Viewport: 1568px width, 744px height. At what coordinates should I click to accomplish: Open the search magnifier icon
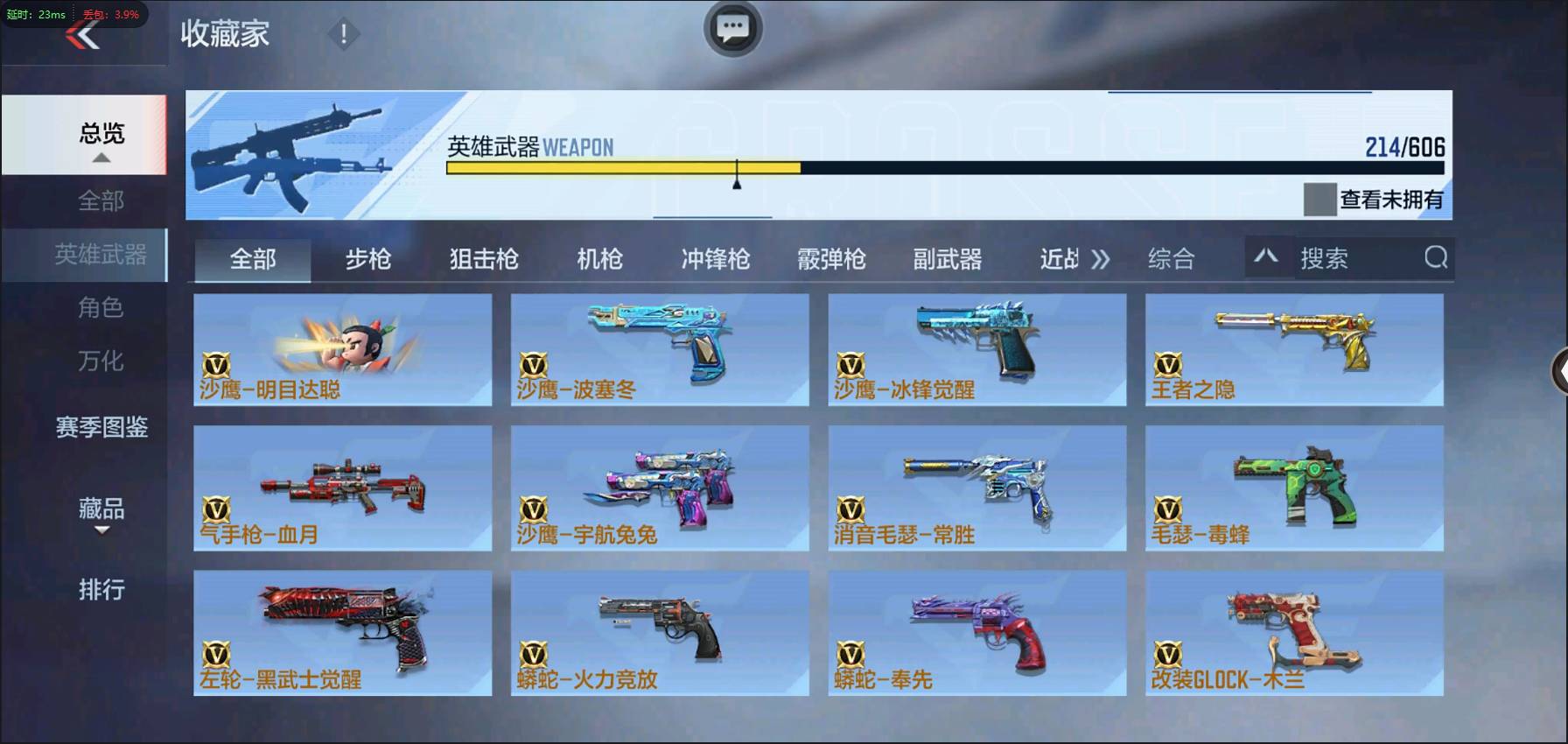[x=1435, y=258]
